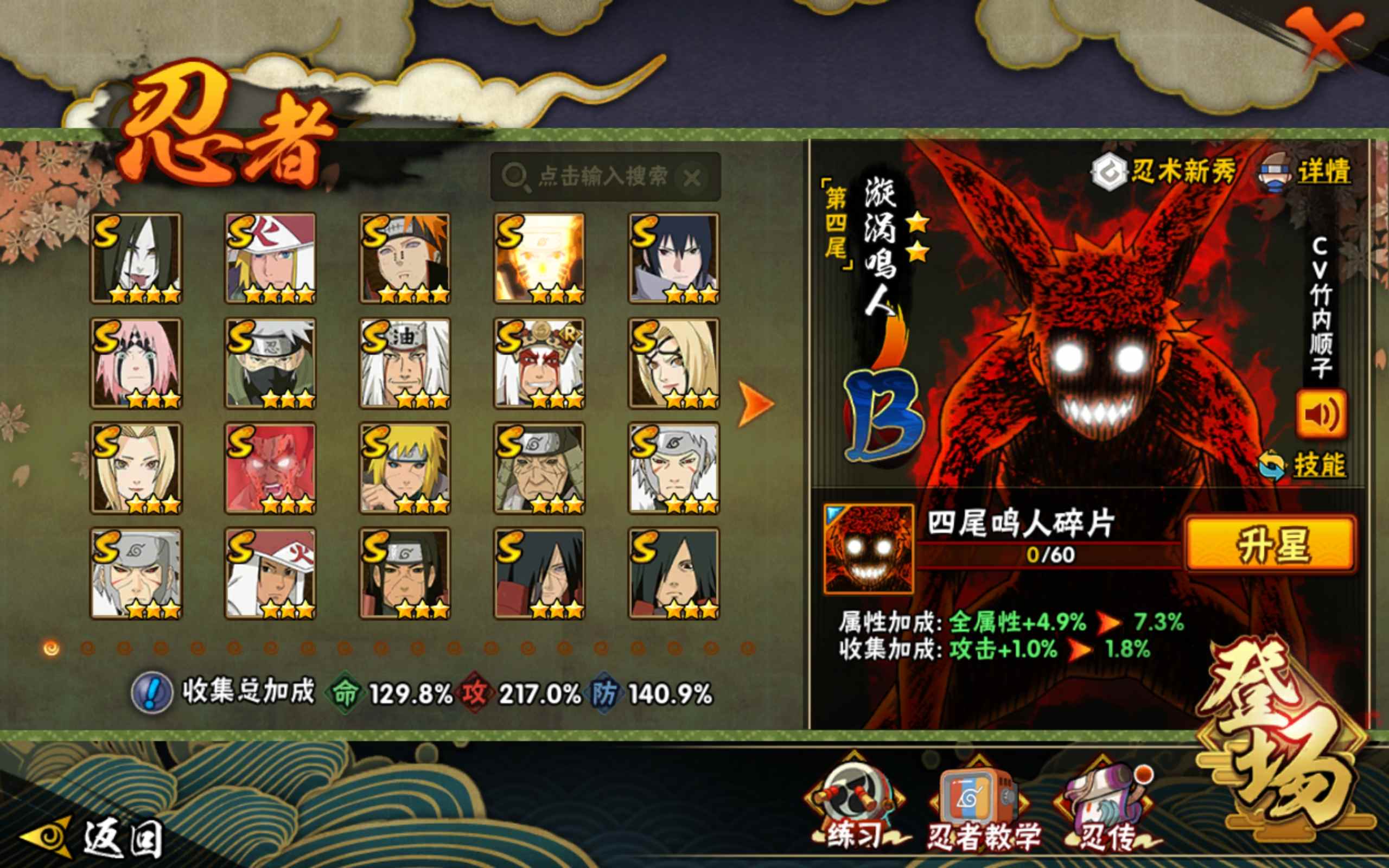Viewport: 1389px width, 868px height.
Task: Click the 四尾鸣人碎片 fragment icon
Action: tap(868, 548)
